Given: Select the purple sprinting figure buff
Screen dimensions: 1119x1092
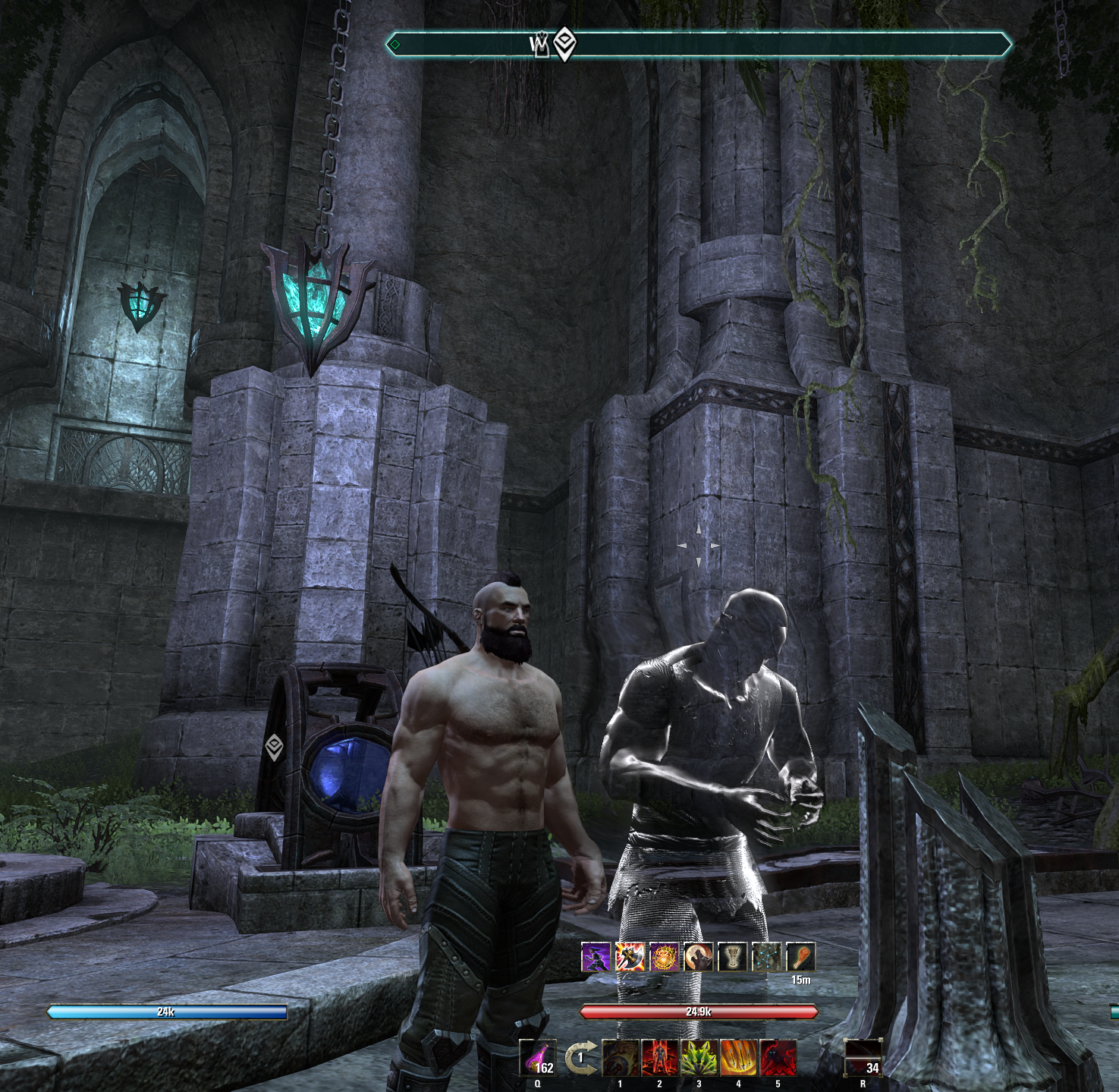Looking at the screenshot, I should (x=596, y=958).
